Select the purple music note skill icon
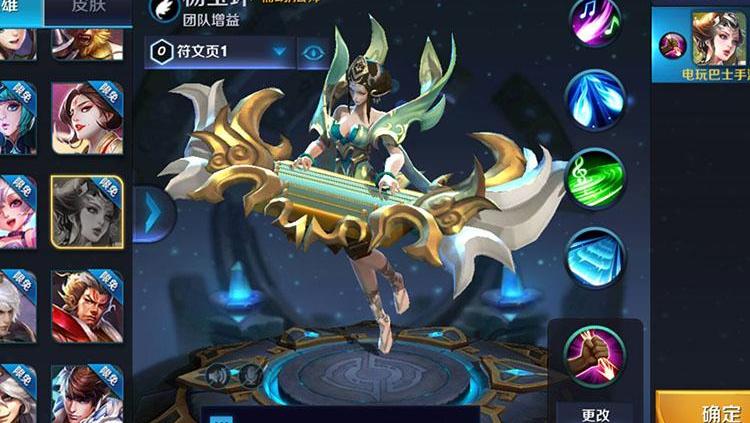Viewport: 750px width, 423px height. pos(595,21)
